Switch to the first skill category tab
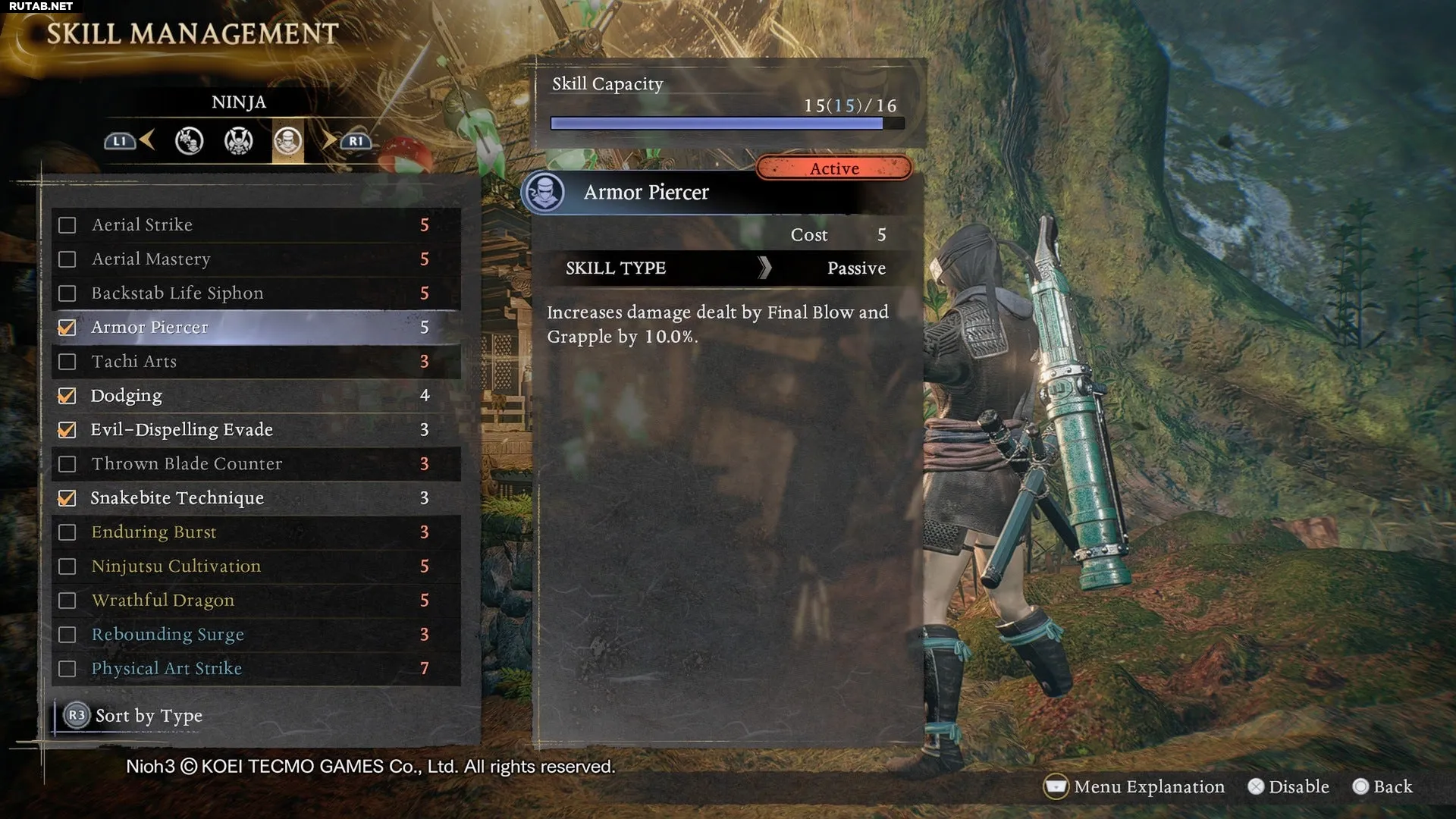Image resolution: width=1456 pixels, height=819 pixels. point(189,141)
